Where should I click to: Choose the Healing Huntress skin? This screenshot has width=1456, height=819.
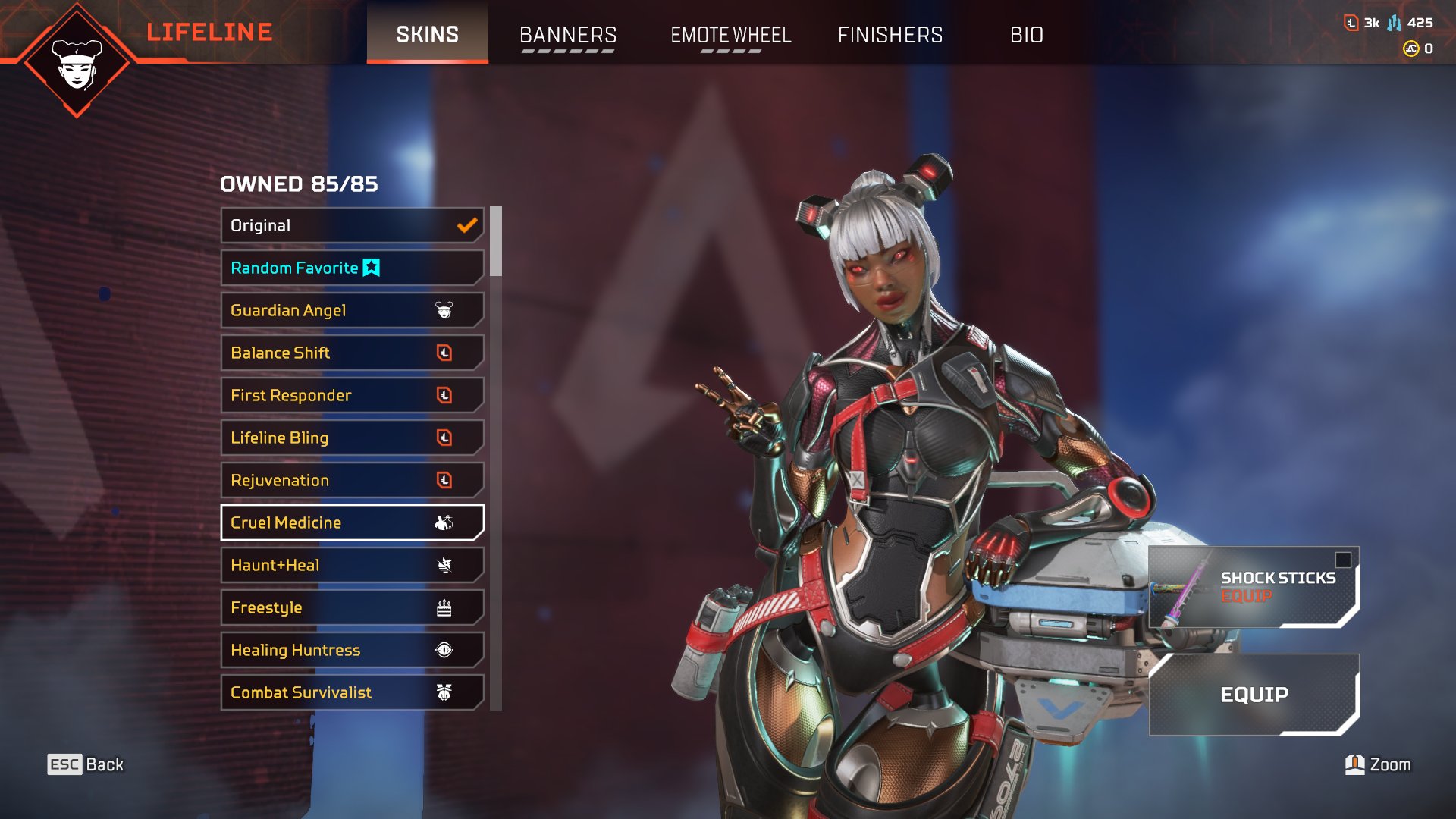[x=352, y=650]
